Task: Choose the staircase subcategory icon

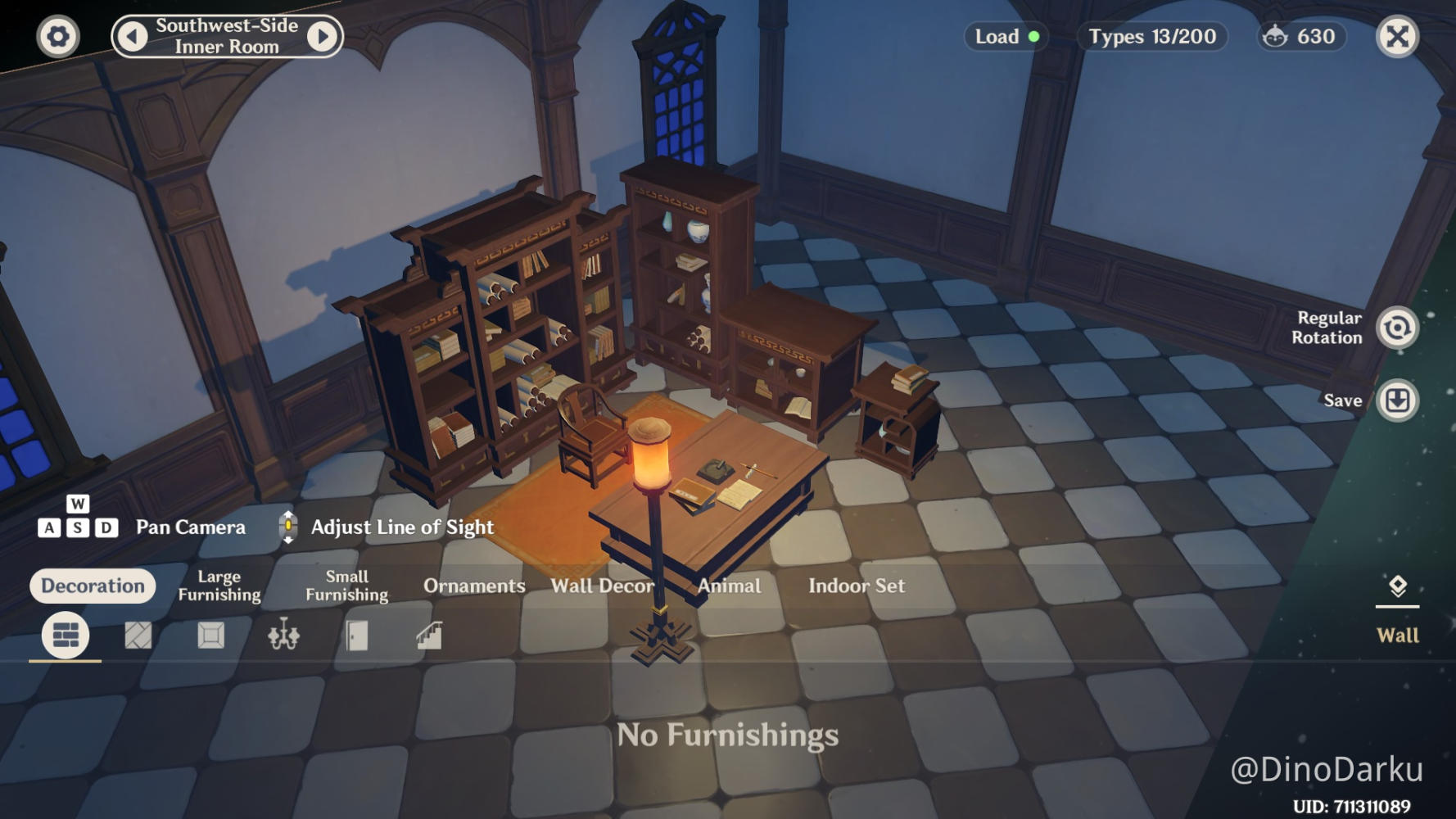Action: click(x=429, y=636)
